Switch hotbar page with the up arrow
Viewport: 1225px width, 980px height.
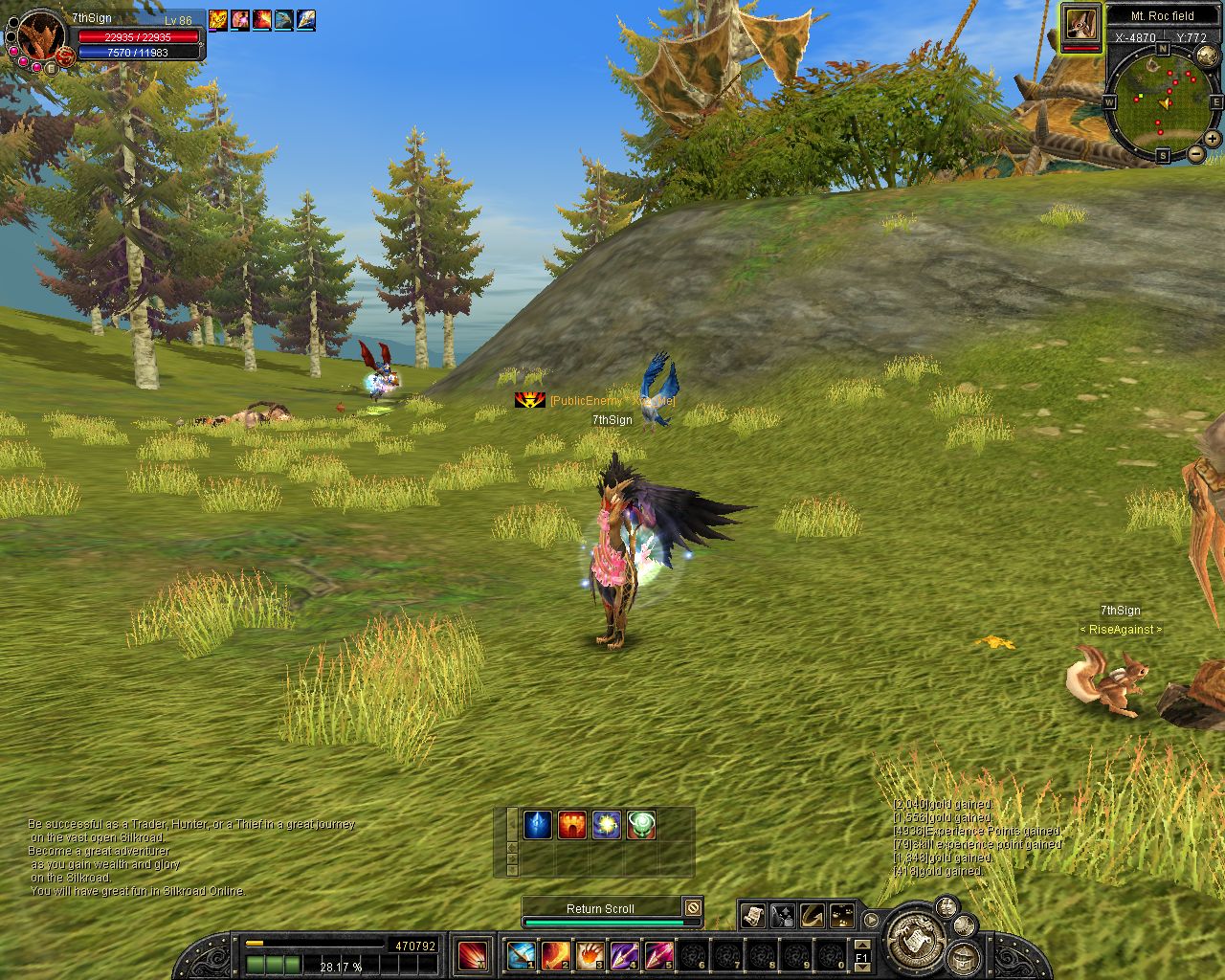pyautogui.click(x=861, y=943)
